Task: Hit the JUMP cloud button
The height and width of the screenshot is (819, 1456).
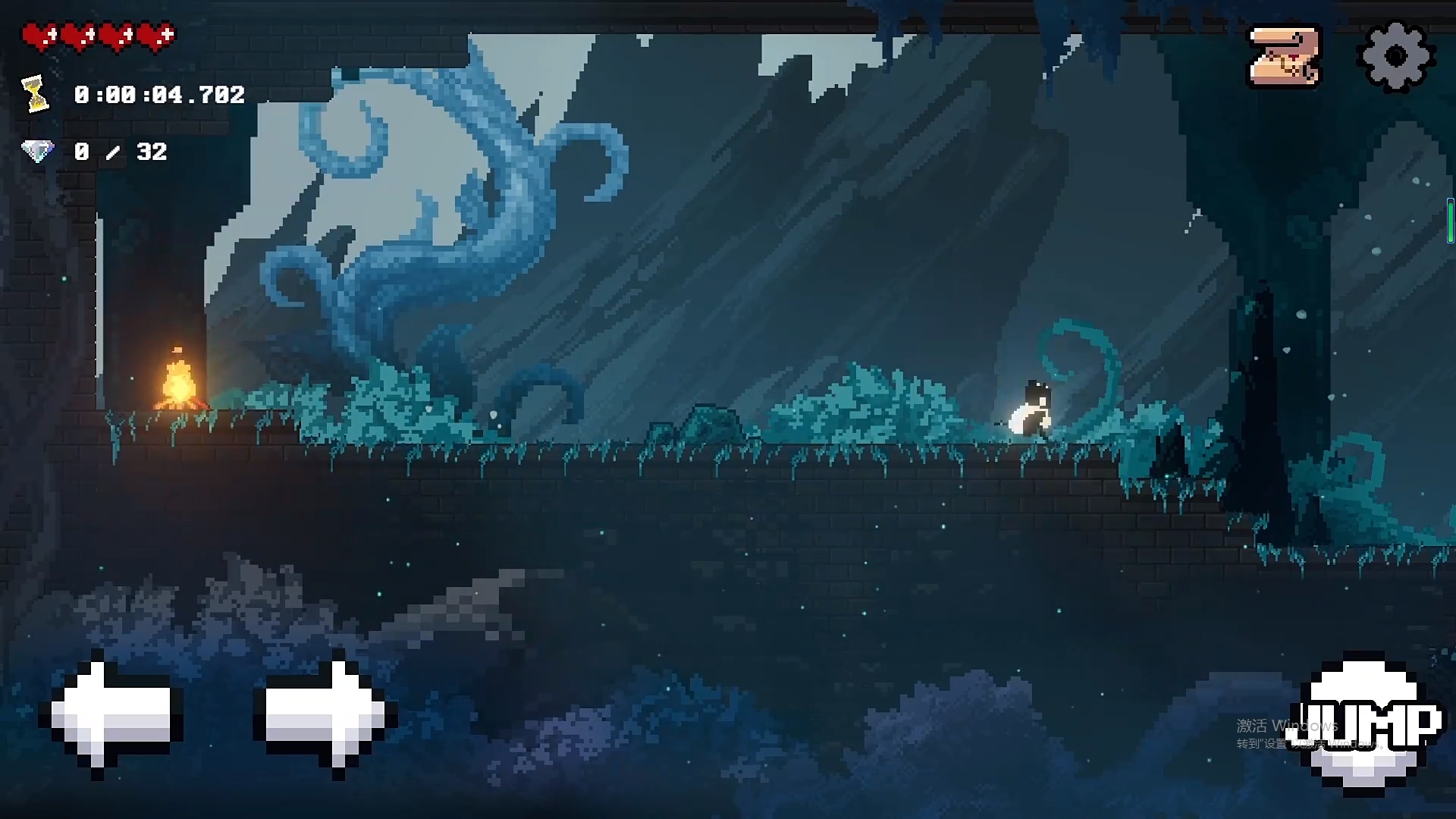Action: tap(1367, 723)
